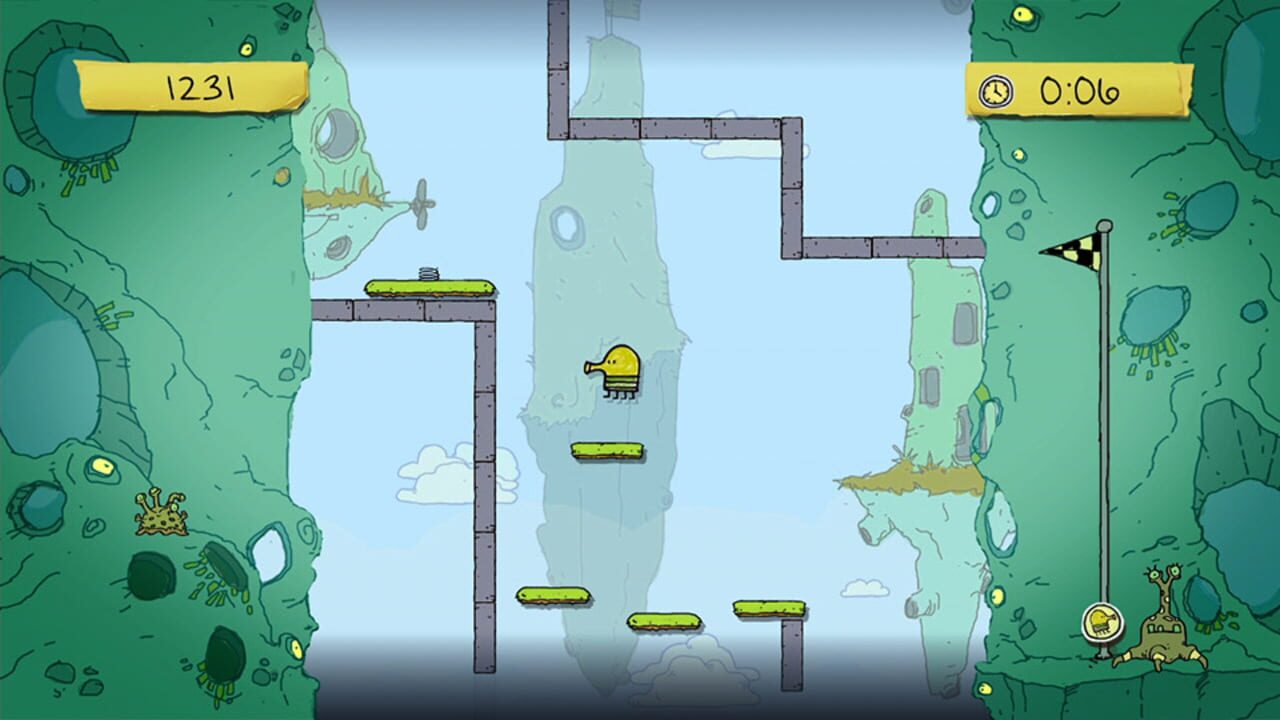Click the spring on the left platform
This screenshot has width=1280, height=720.
[x=430, y=273]
